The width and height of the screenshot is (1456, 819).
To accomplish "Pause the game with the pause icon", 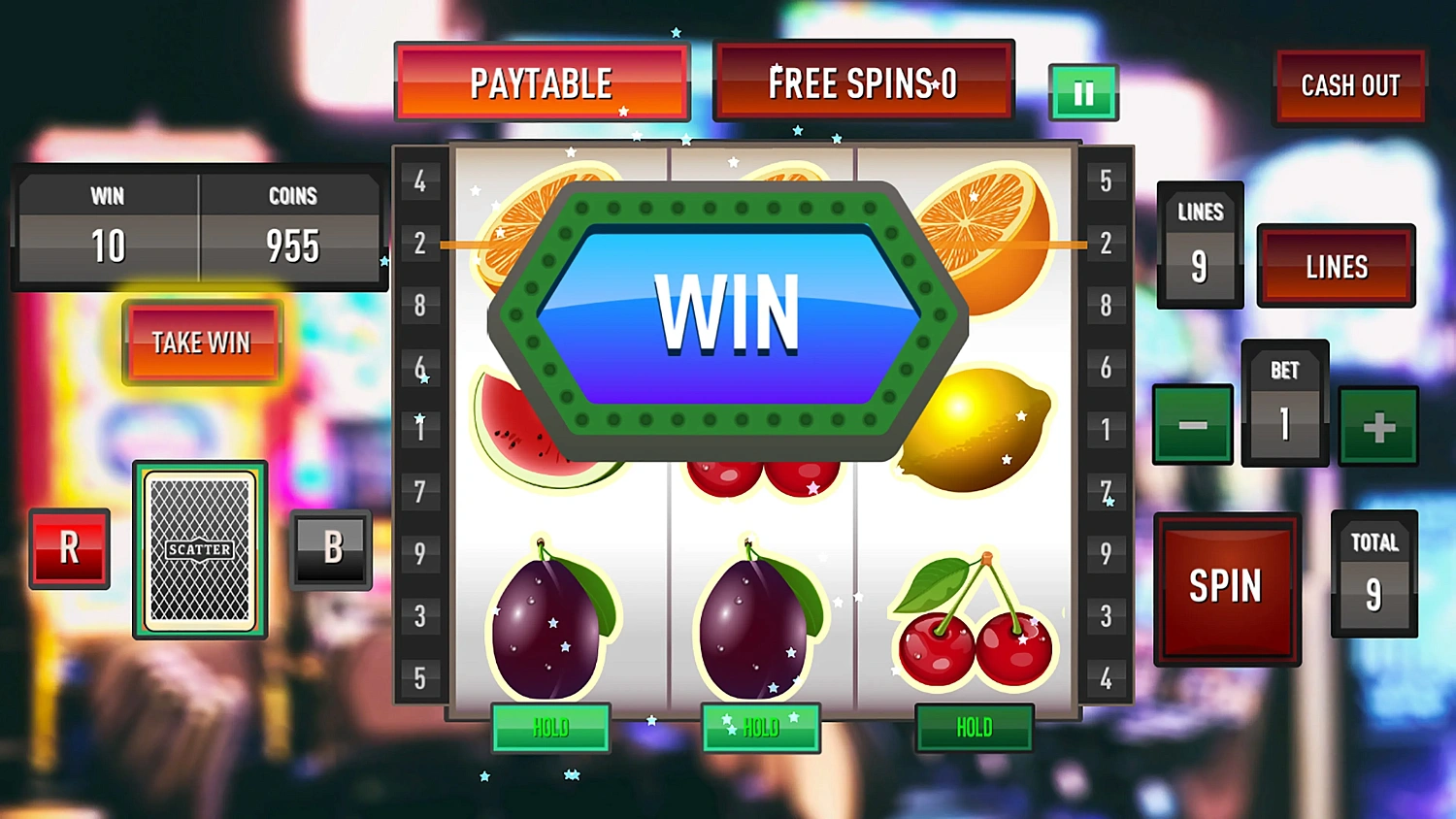I will pos(1083,91).
